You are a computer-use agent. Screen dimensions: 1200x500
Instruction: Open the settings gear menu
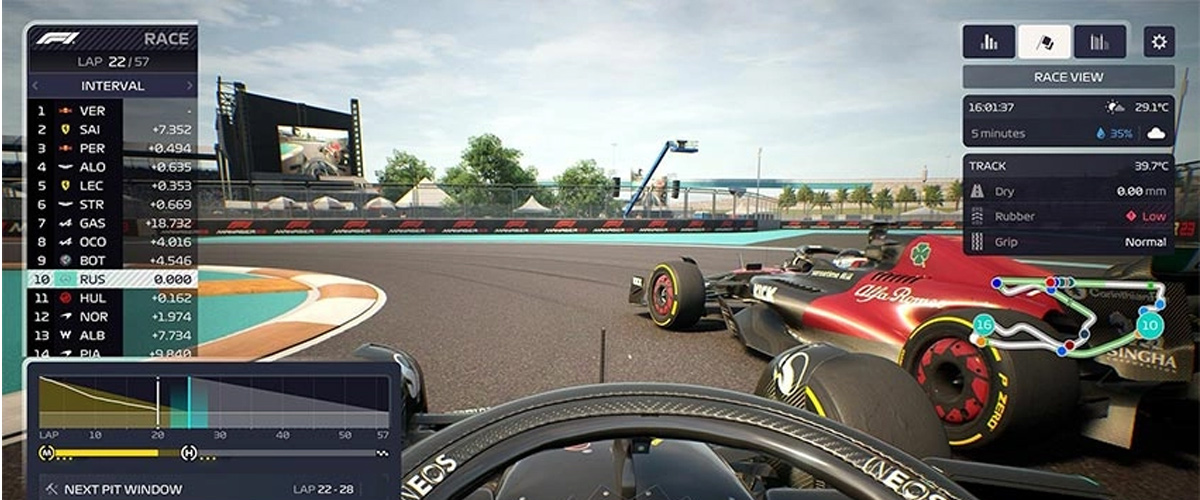pyautogui.click(x=1159, y=42)
